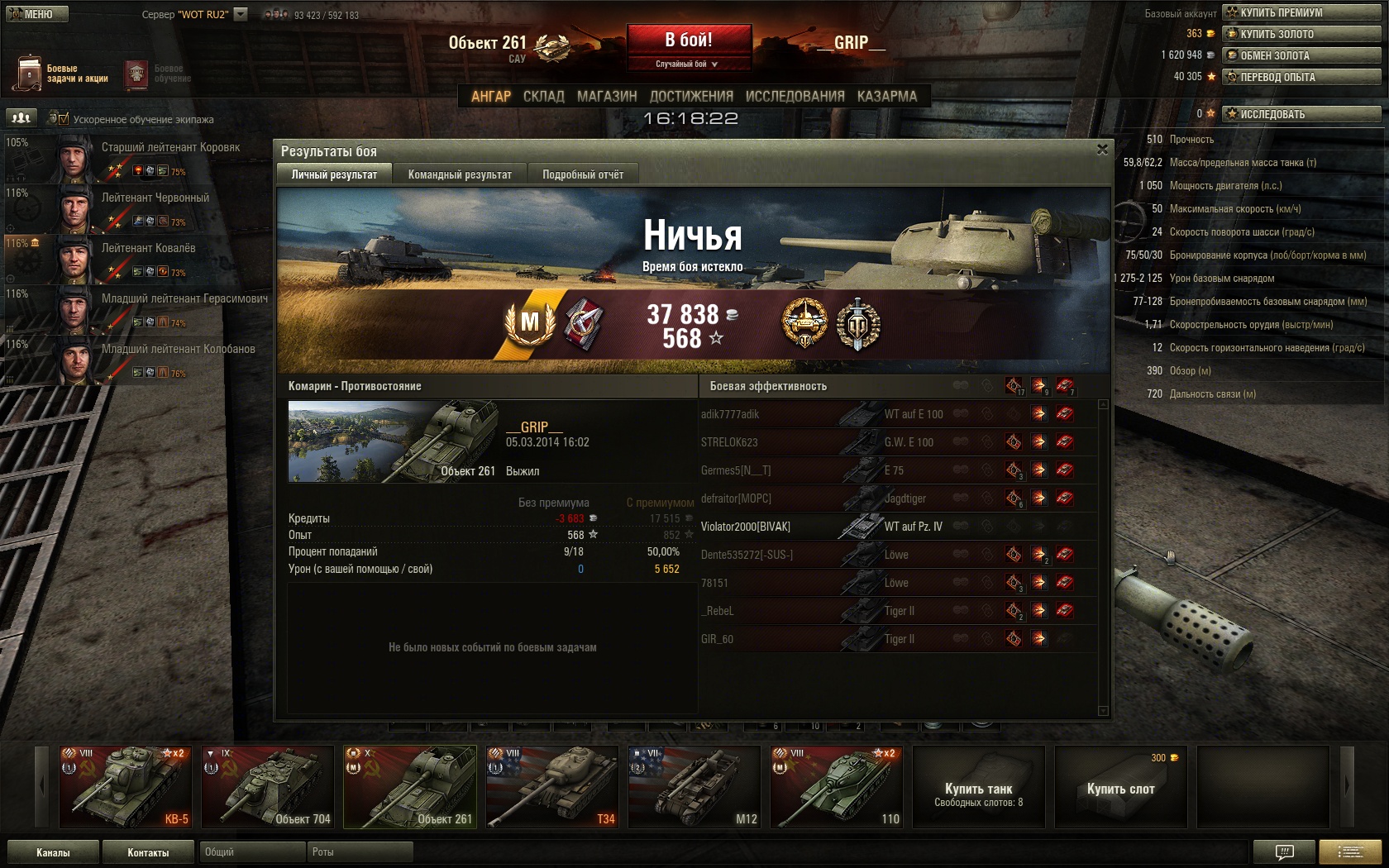This screenshot has width=1389, height=868.
Task: Switch to Командный результат tab
Action: click(460, 174)
